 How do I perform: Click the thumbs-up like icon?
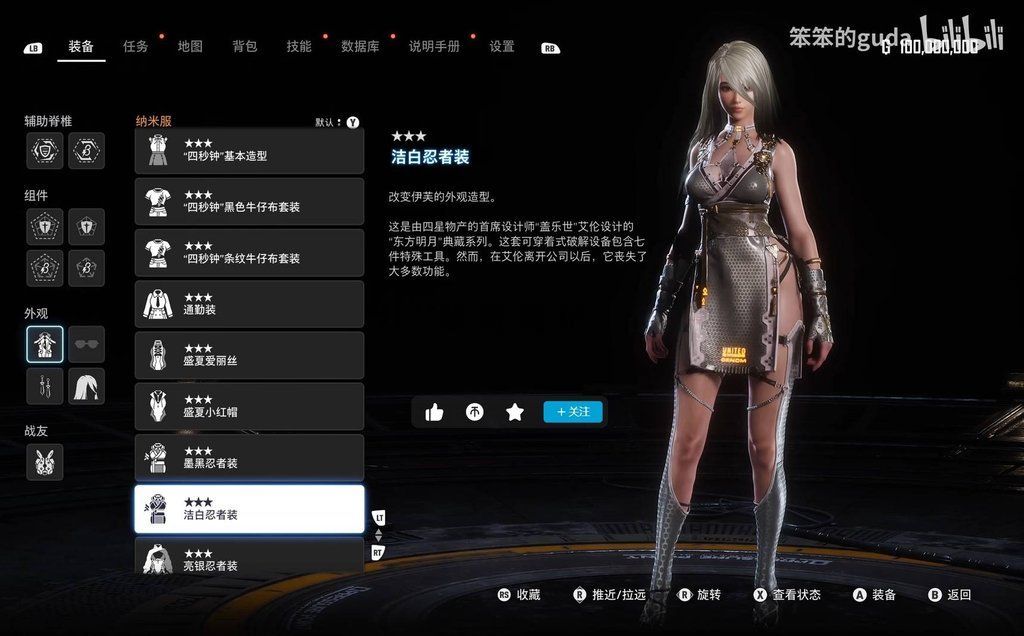(x=434, y=412)
